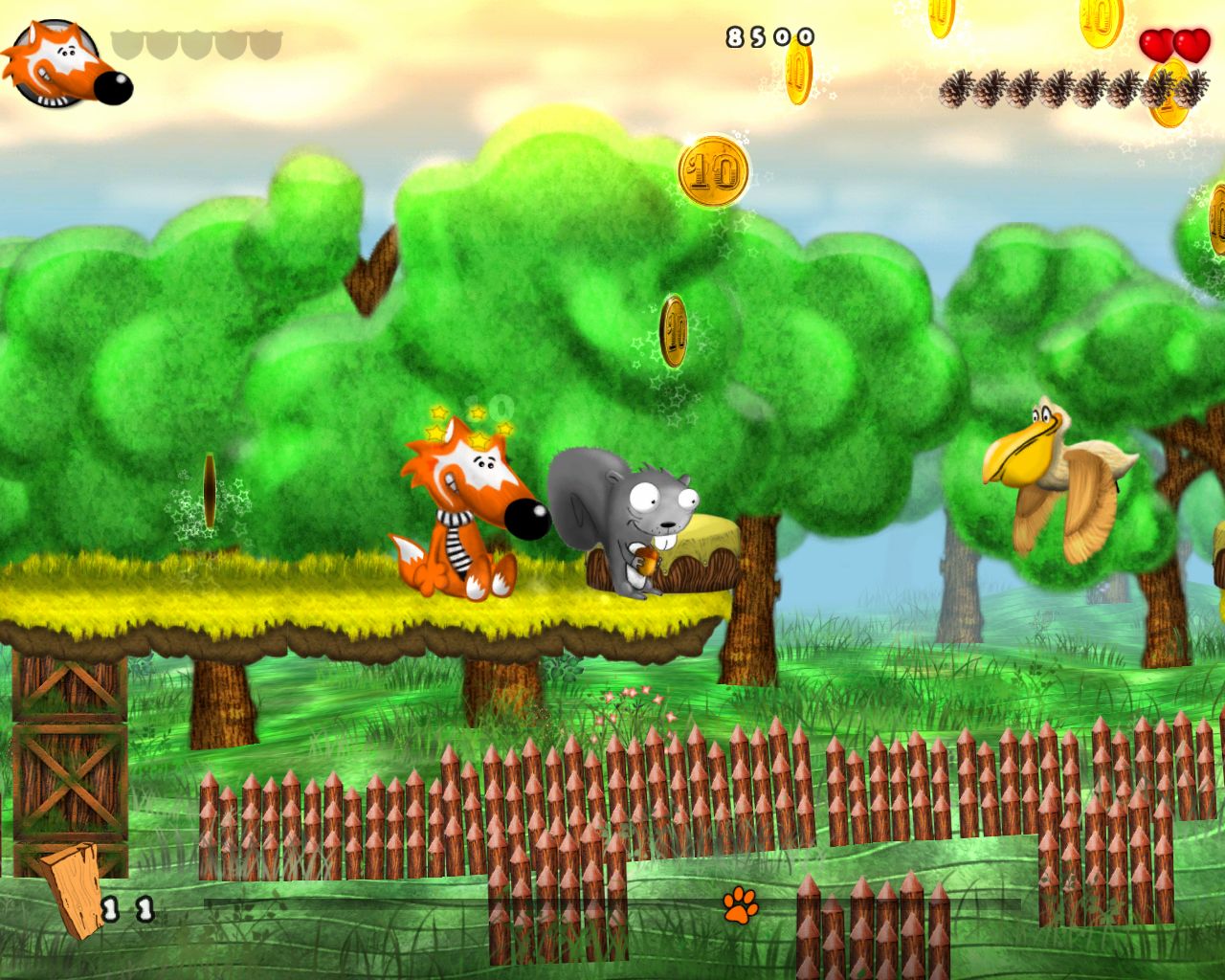The image size is (1225, 980).
Task: Toggle the right heart in the health display
Action: pos(1192,45)
